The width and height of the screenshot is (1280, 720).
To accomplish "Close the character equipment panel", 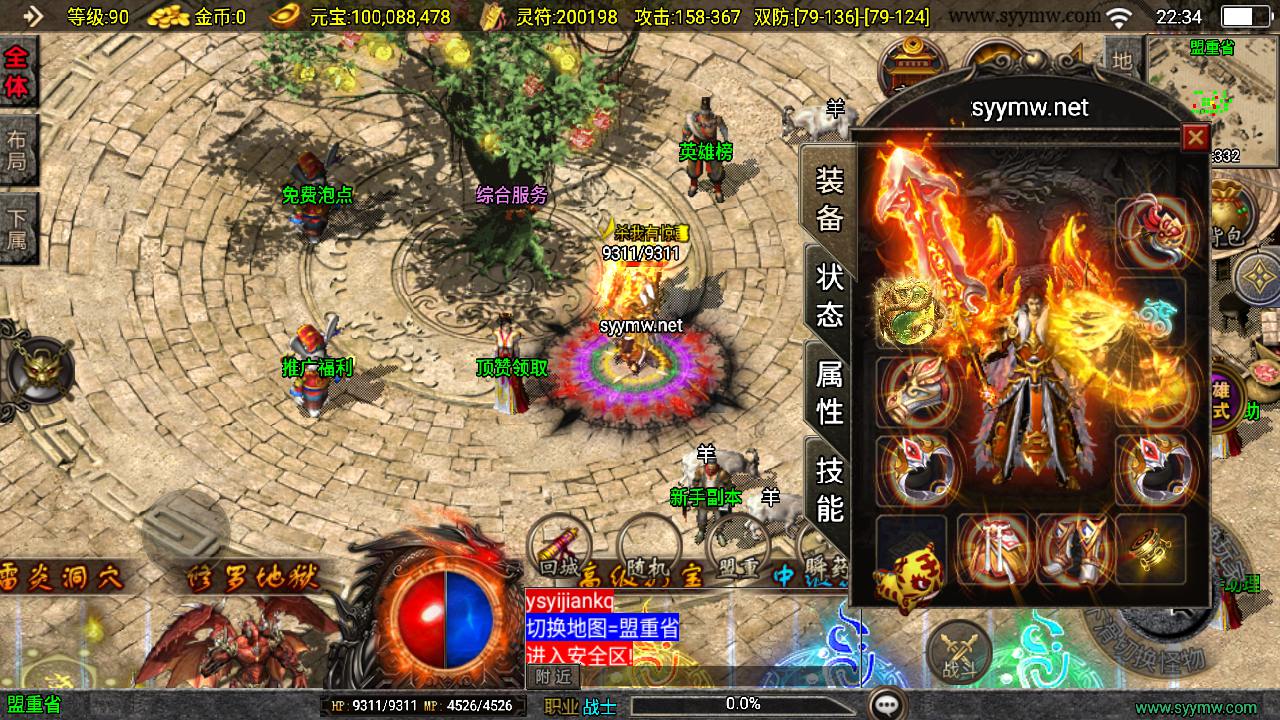I will [x=1194, y=137].
